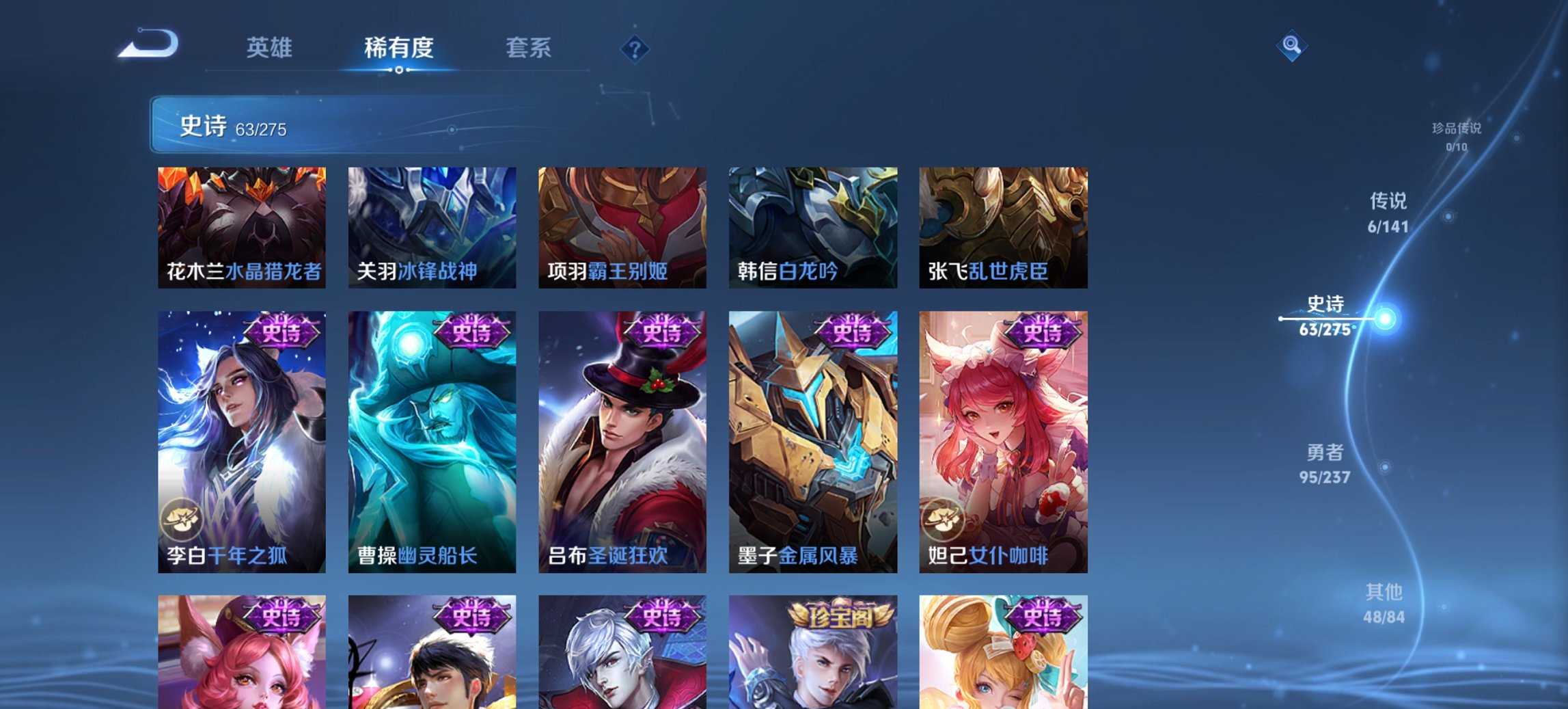View the 关羽冰锋战神 skin
Image resolution: width=1568 pixels, height=709 pixels.
(431, 228)
